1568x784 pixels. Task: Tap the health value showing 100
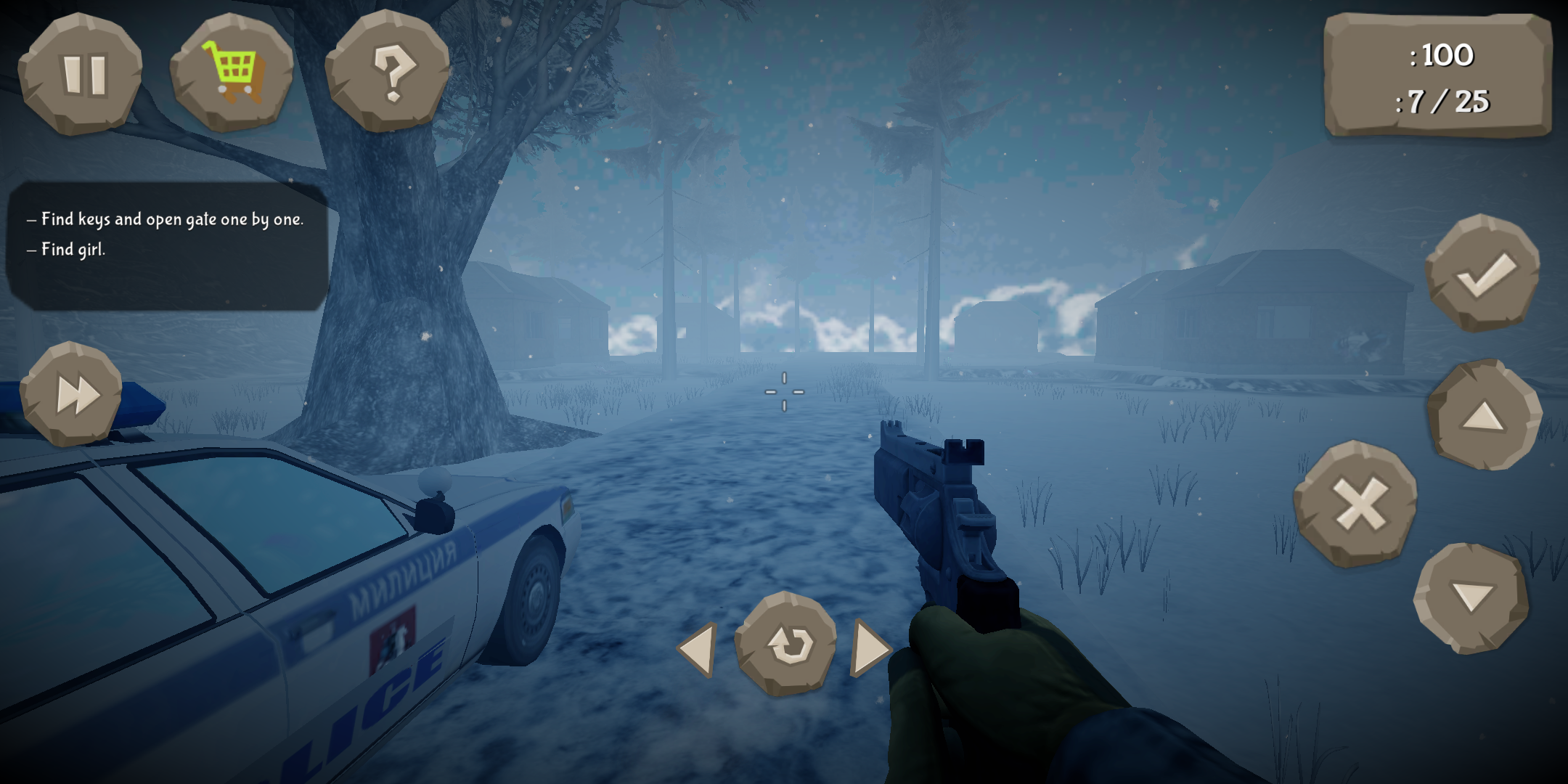pyautogui.click(x=1445, y=56)
